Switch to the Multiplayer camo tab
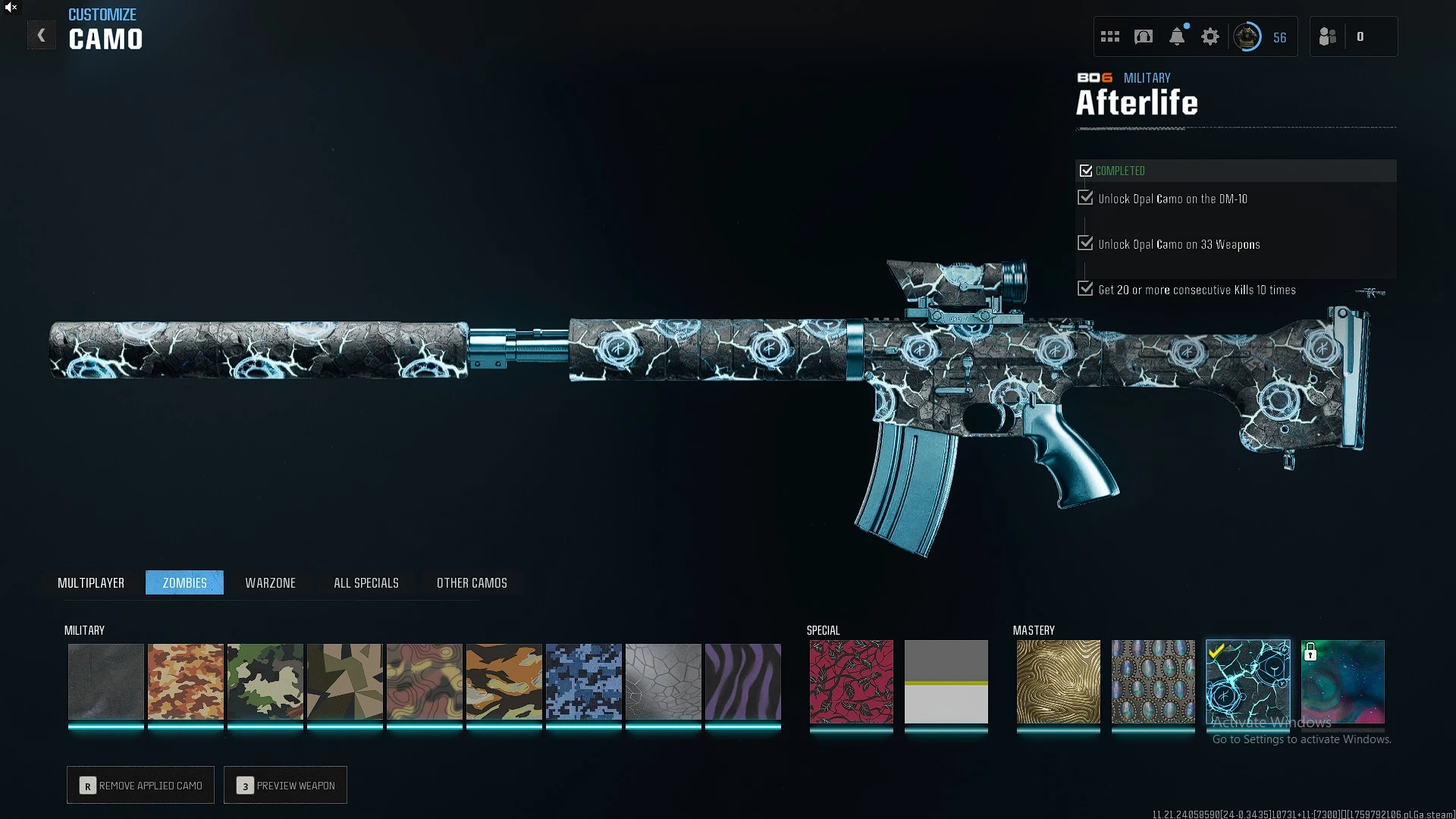Viewport: 1456px width, 819px height. pos(91,582)
